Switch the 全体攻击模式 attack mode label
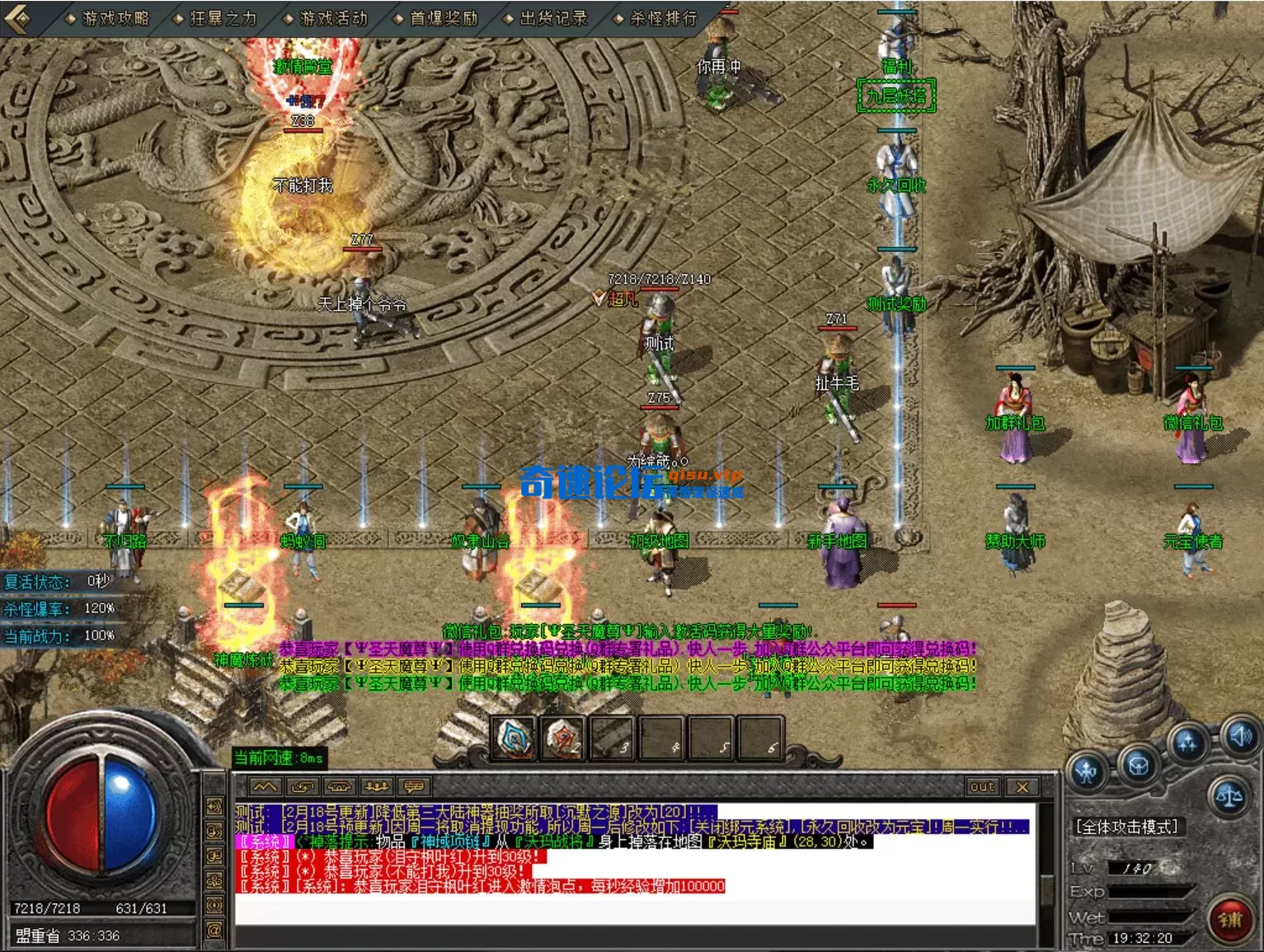The image size is (1264, 952). [1128, 827]
